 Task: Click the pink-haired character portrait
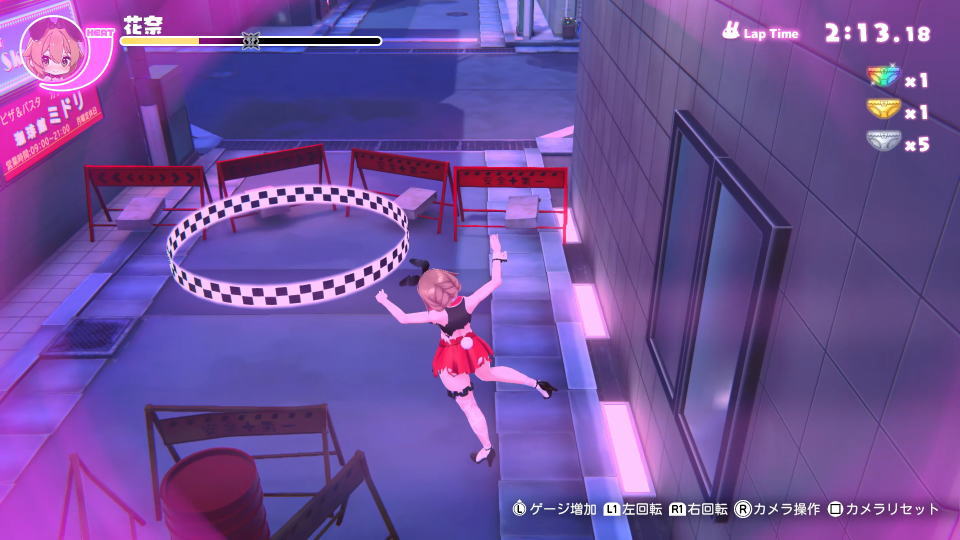(x=52, y=49)
